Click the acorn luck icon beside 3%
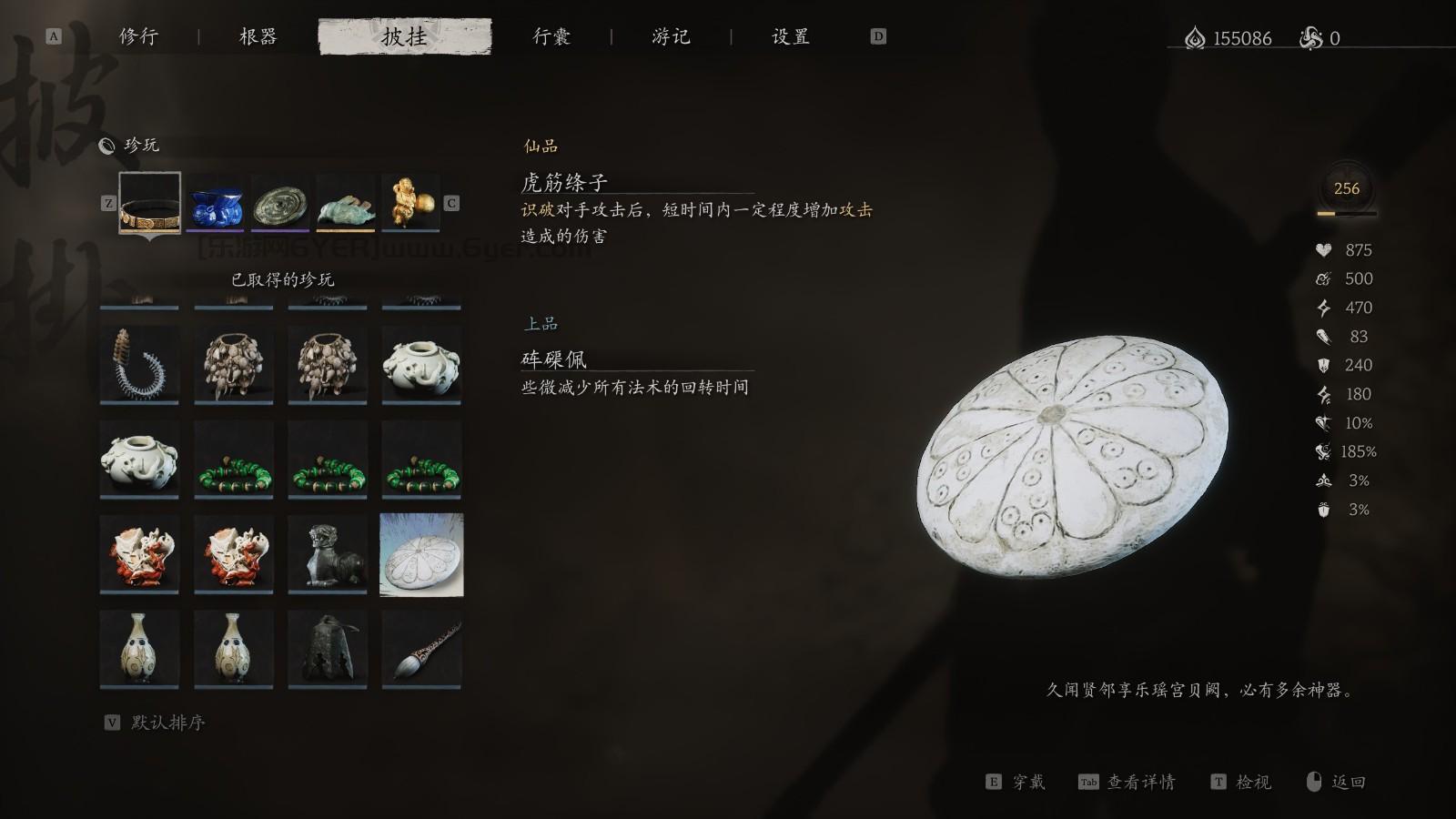 click(x=1324, y=510)
